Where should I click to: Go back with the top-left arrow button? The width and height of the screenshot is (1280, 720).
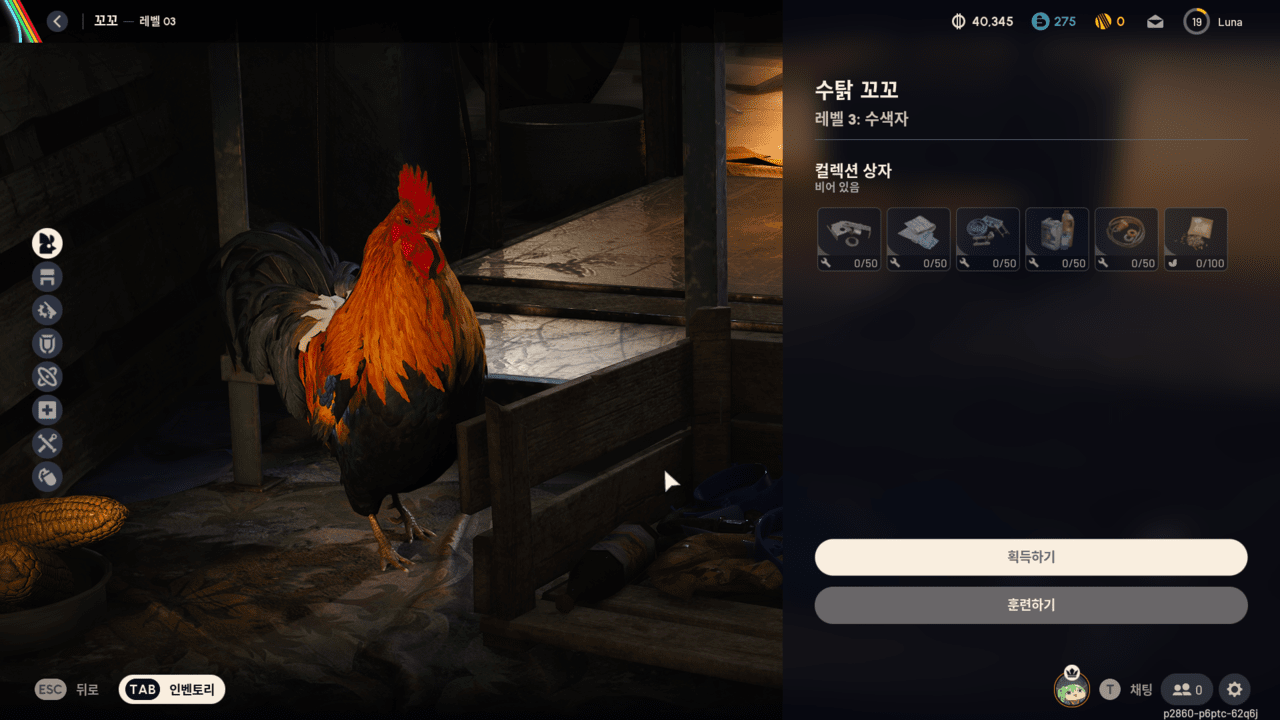(x=57, y=21)
